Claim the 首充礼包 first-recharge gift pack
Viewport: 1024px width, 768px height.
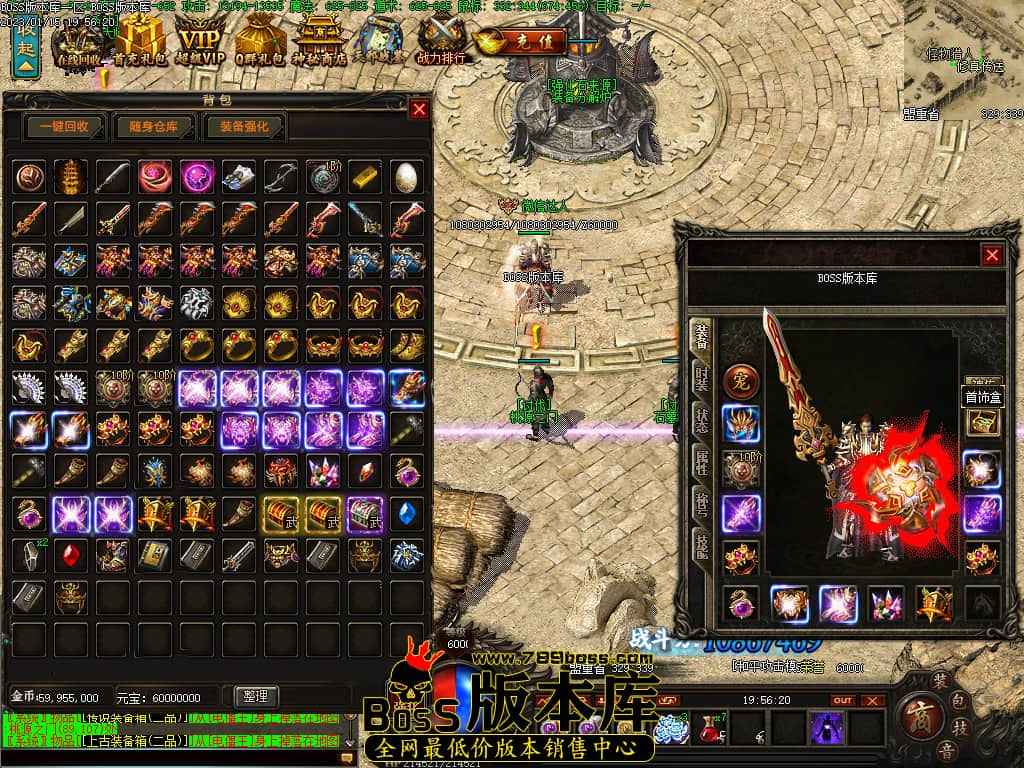(139, 42)
